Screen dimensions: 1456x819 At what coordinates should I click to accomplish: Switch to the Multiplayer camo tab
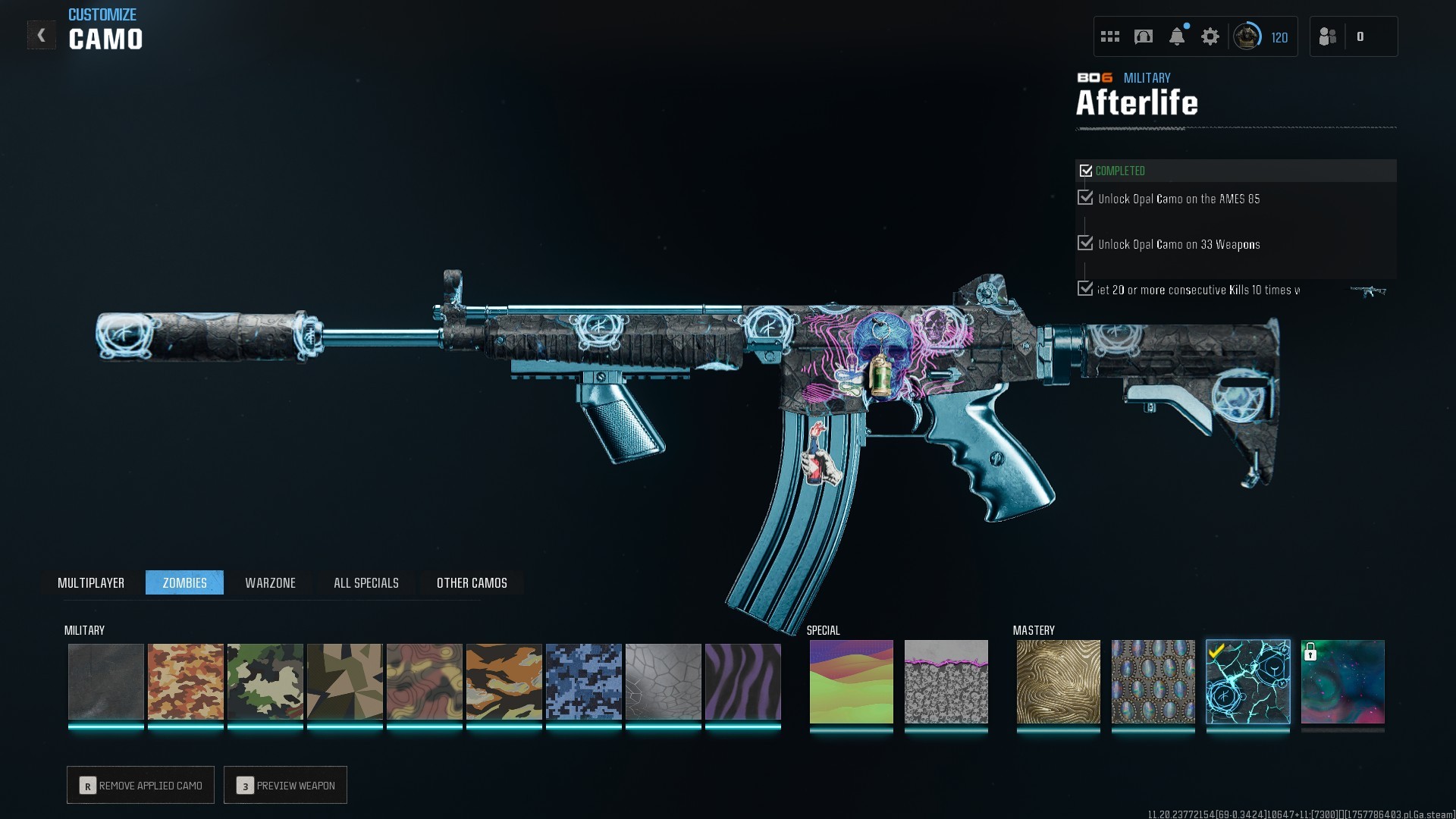pos(91,582)
